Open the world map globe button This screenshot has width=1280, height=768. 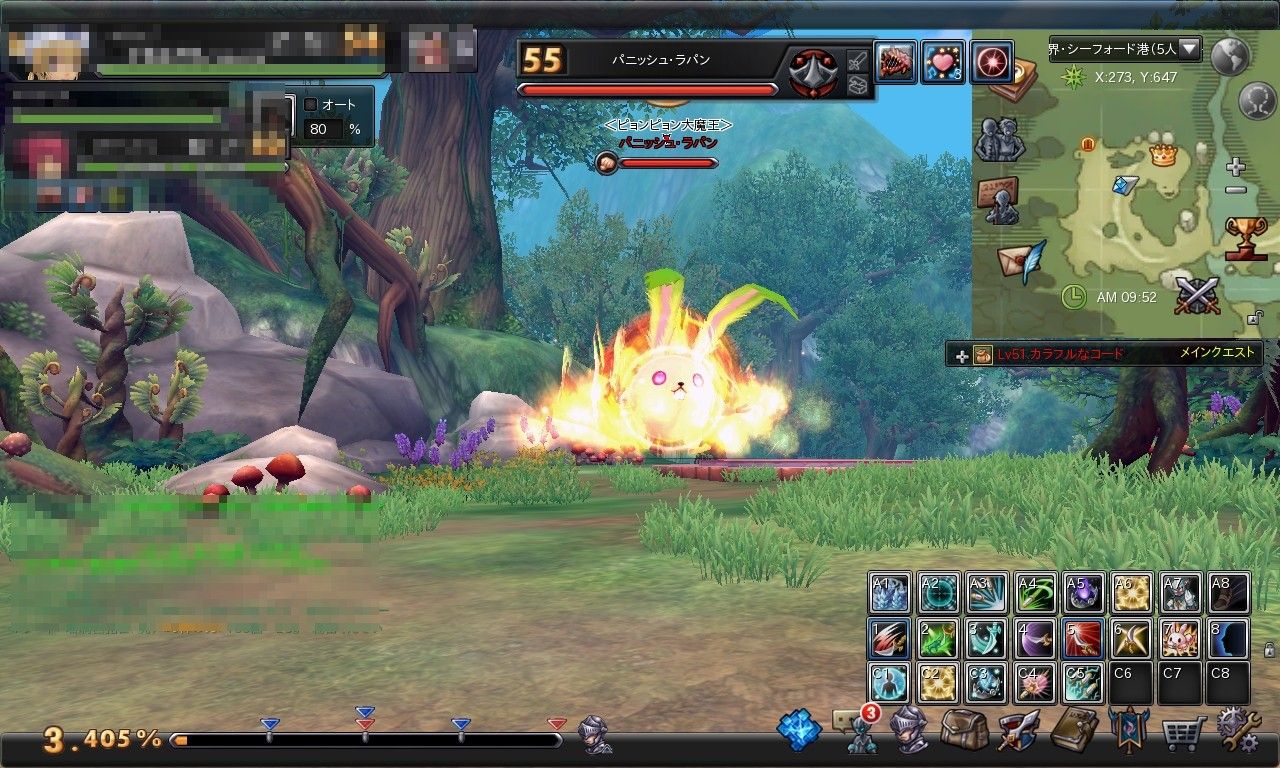(x=1230, y=57)
